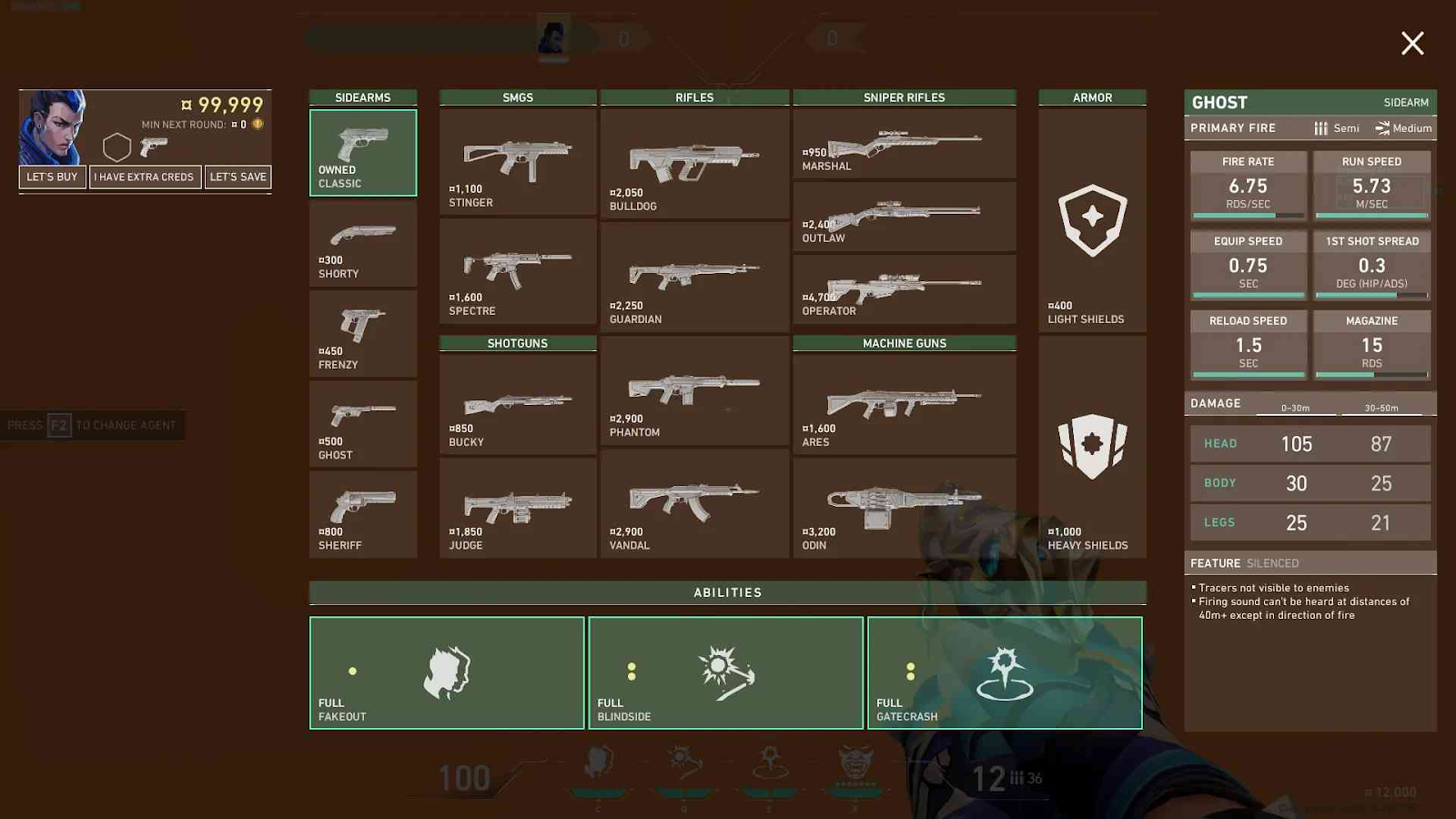Announce "I Have Extra Creds" to team

click(x=146, y=177)
